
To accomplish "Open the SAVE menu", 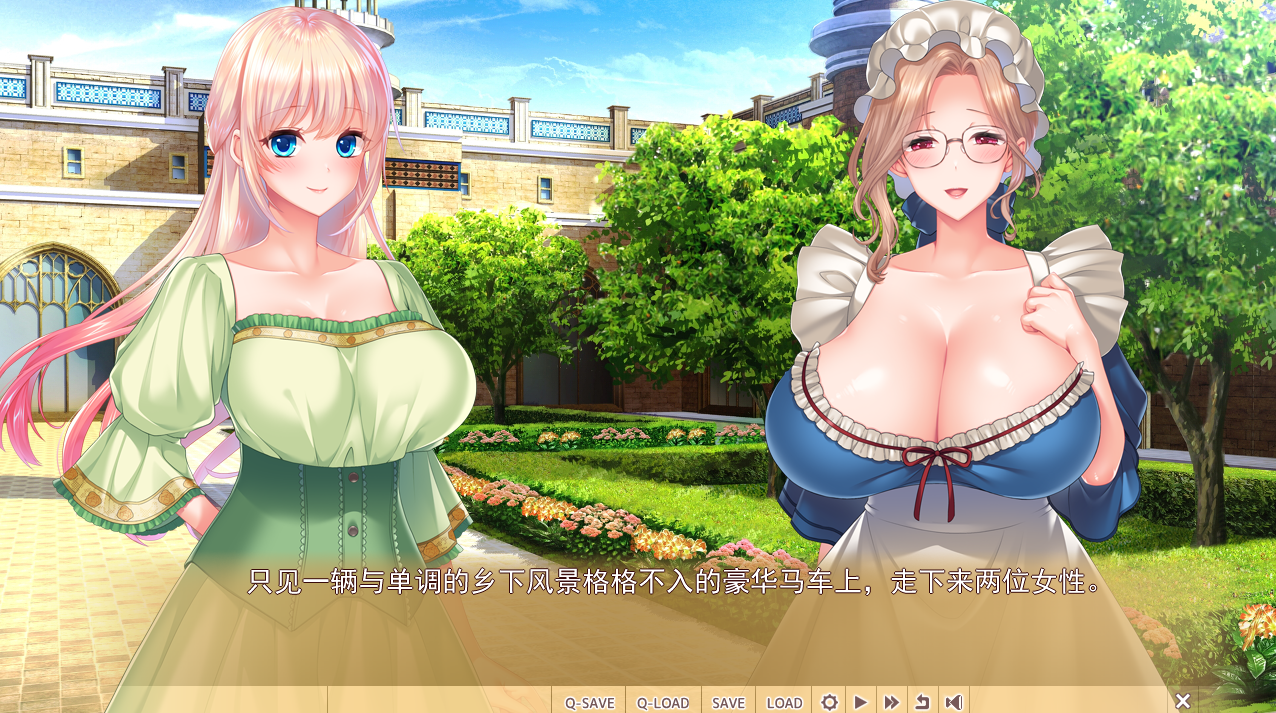I will pos(728,702).
